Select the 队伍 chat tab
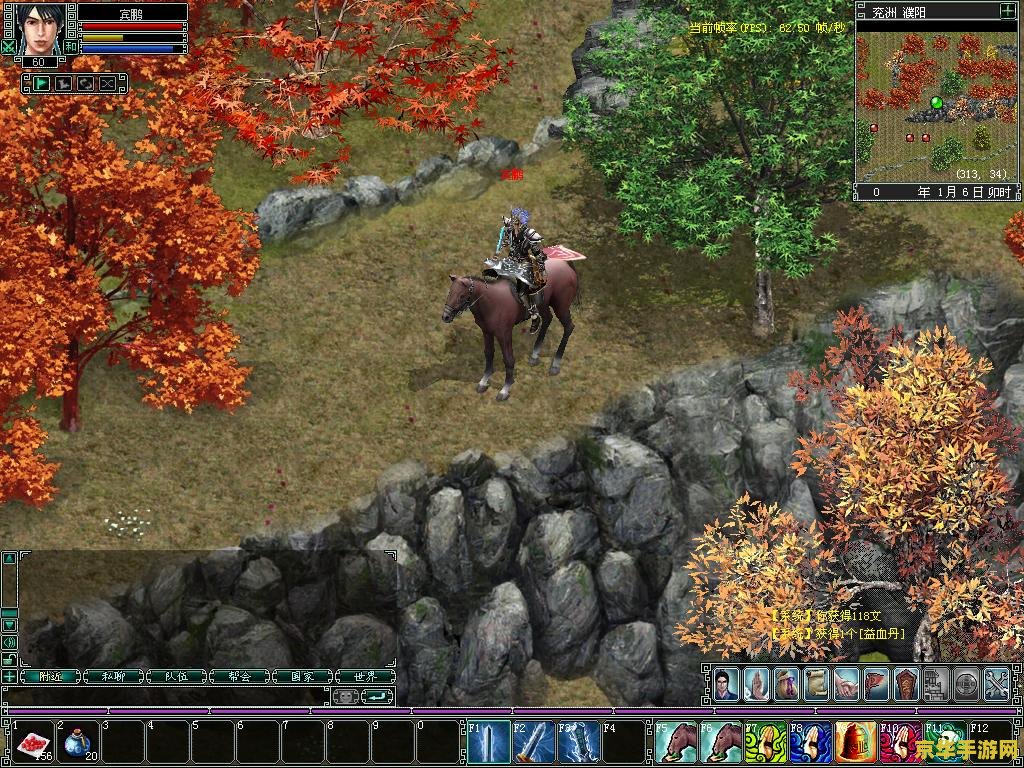The height and width of the screenshot is (768, 1024). (x=176, y=676)
